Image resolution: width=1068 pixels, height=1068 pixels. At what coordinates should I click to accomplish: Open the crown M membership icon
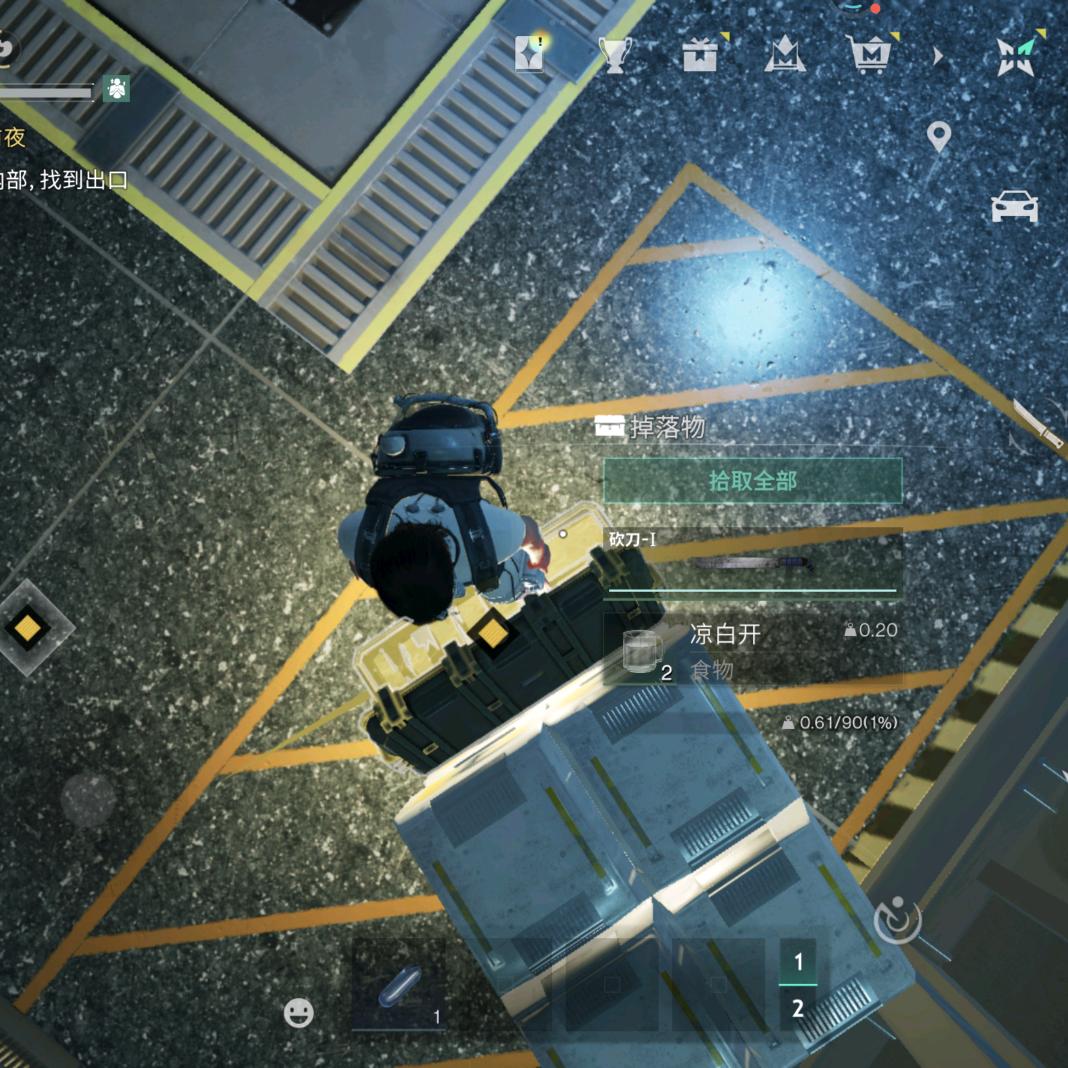[x=785, y=55]
